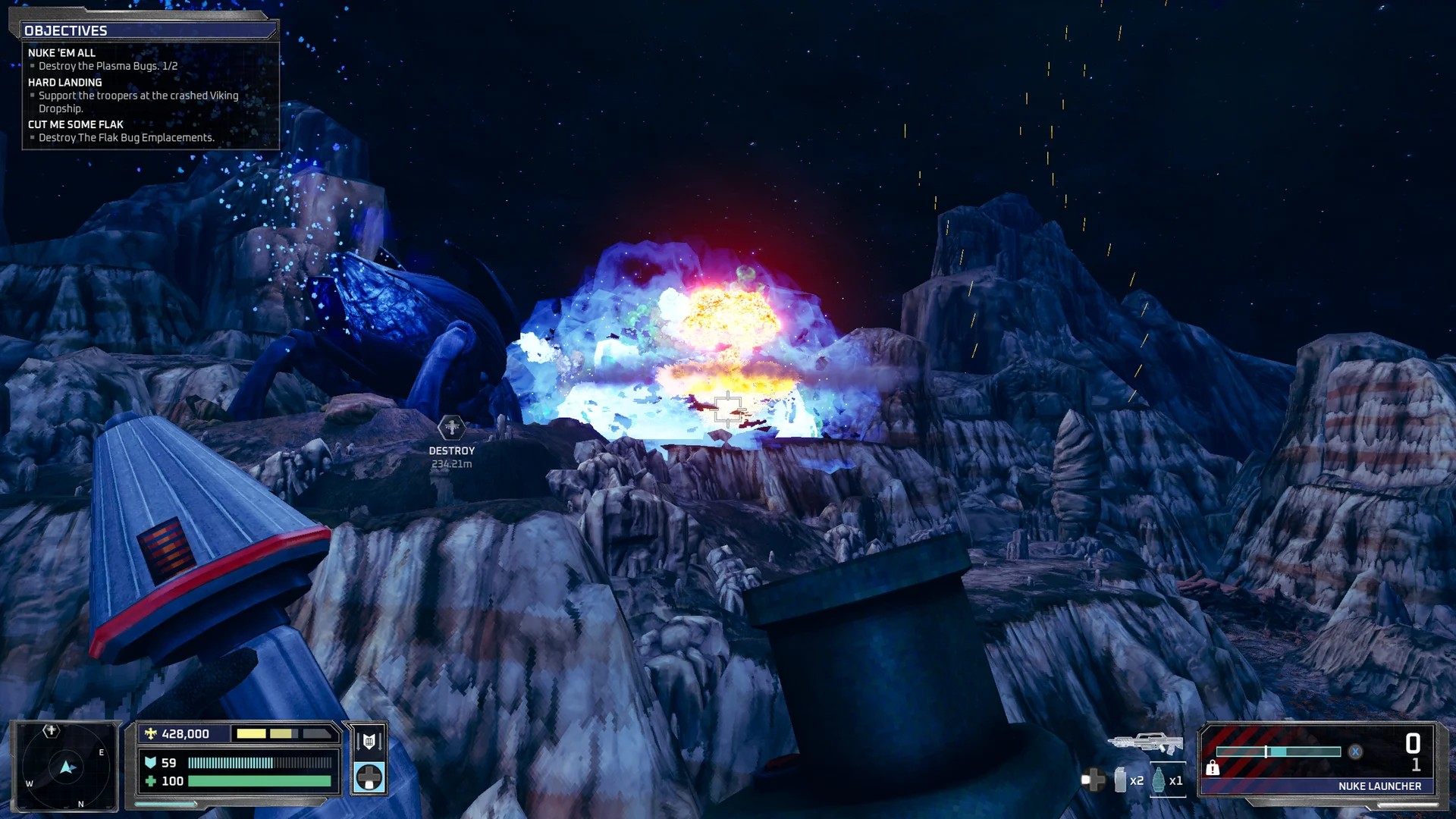Image resolution: width=1456 pixels, height=819 pixels.
Task: Click the Destroy objective waypoint marker
Action: [451, 428]
